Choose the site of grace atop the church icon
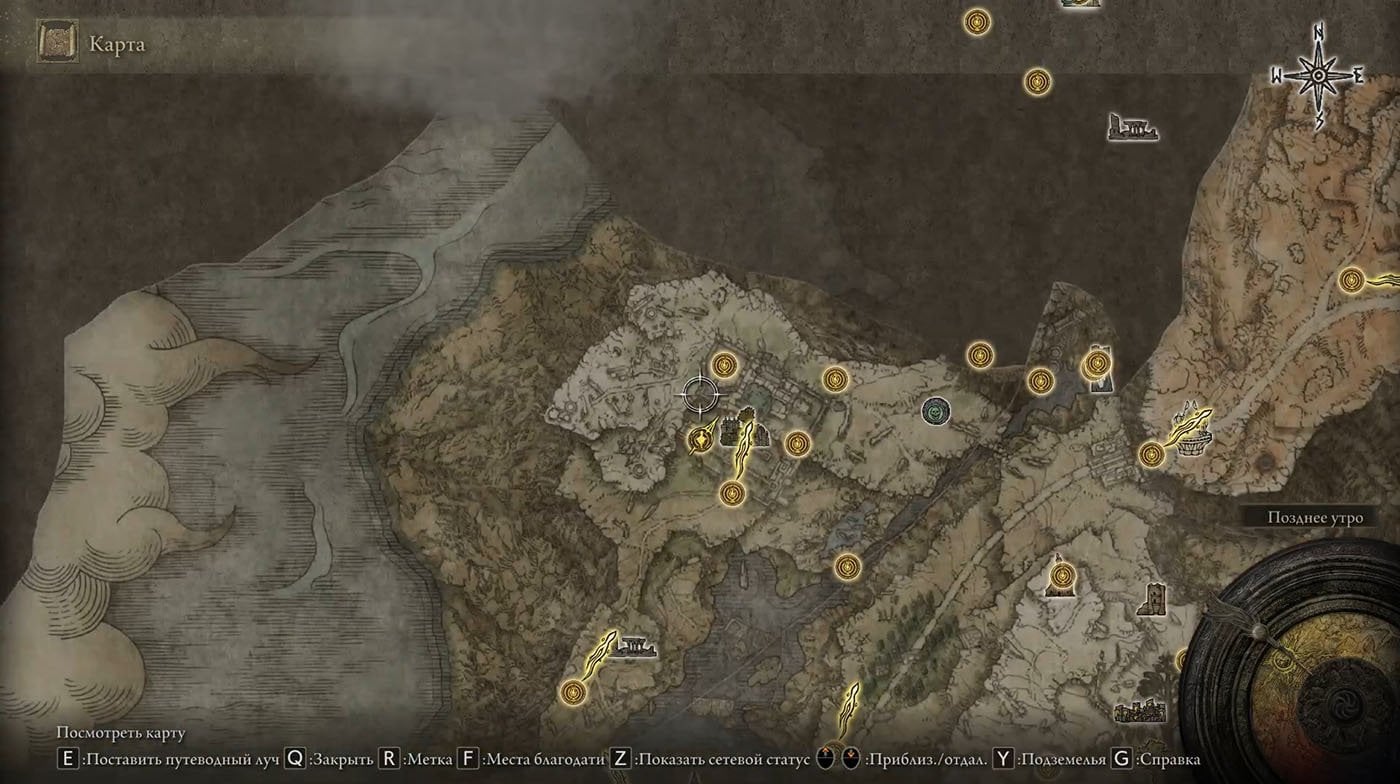Image resolution: width=1400 pixels, height=784 pixels. pos(1062,575)
